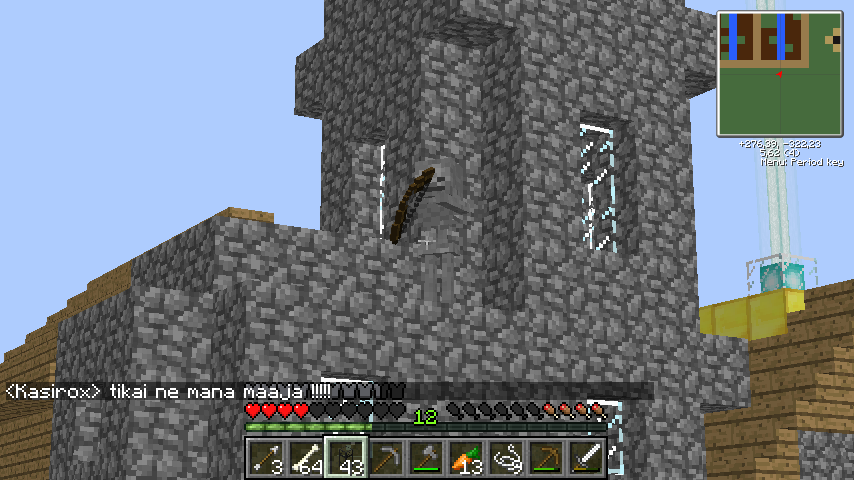The width and height of the screenshot is (854, 480).
Task: Select the carrot stack in the hotbar
Action: (466, 458)
